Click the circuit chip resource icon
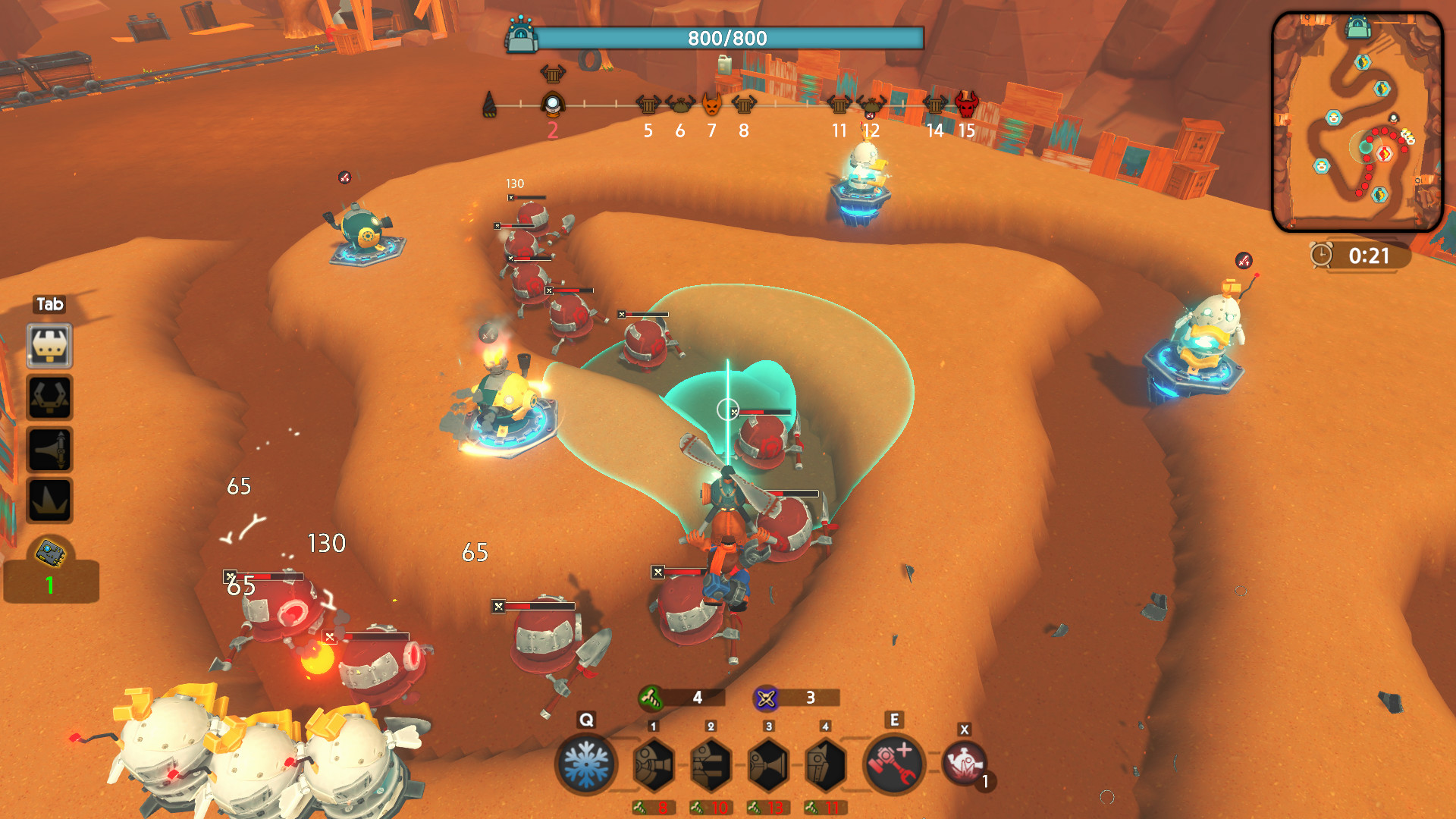1456x819 pixels. (51, 554)
